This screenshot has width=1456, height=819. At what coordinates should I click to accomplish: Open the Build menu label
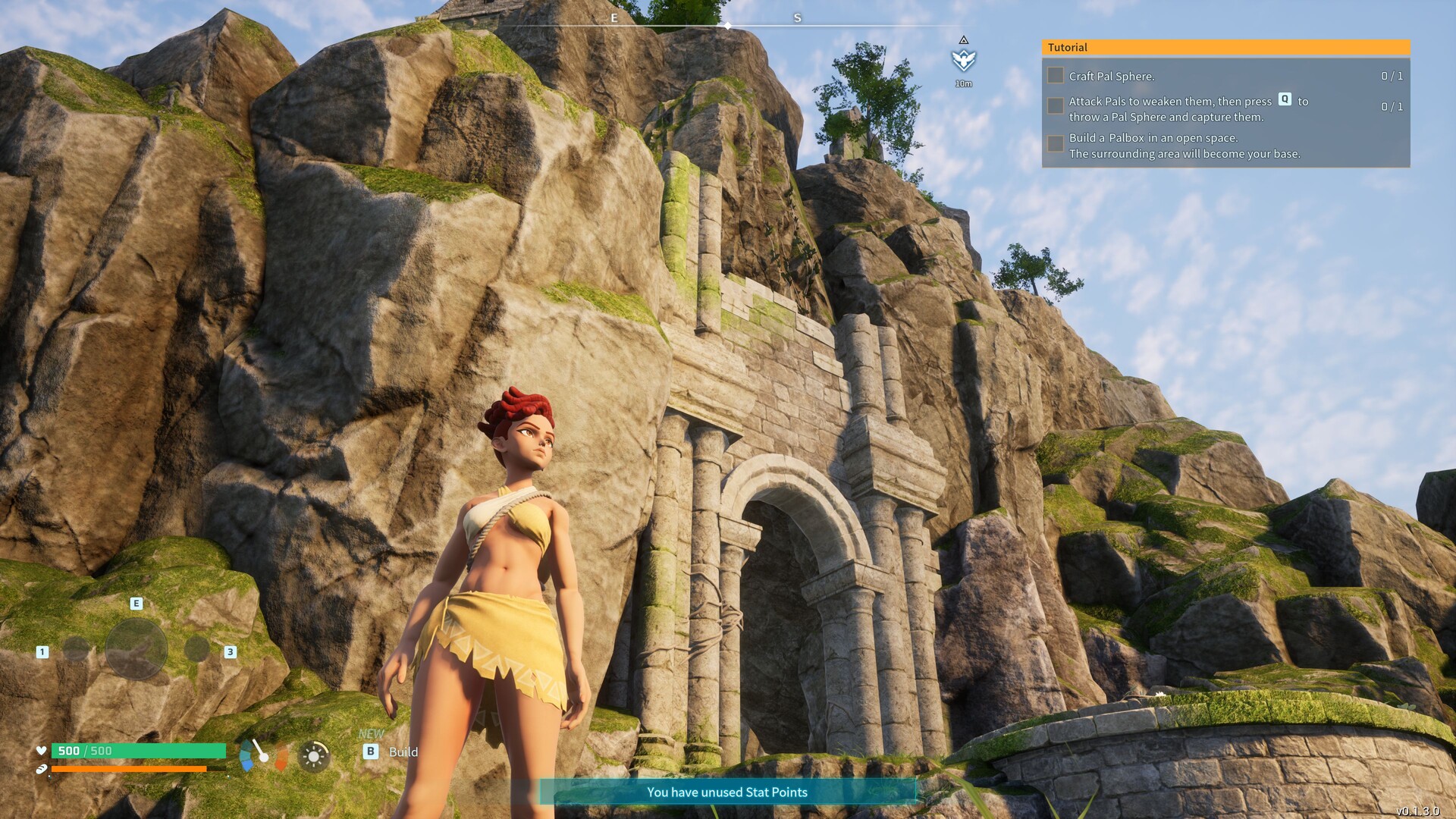pyautogui.click(x=403, y=752)
